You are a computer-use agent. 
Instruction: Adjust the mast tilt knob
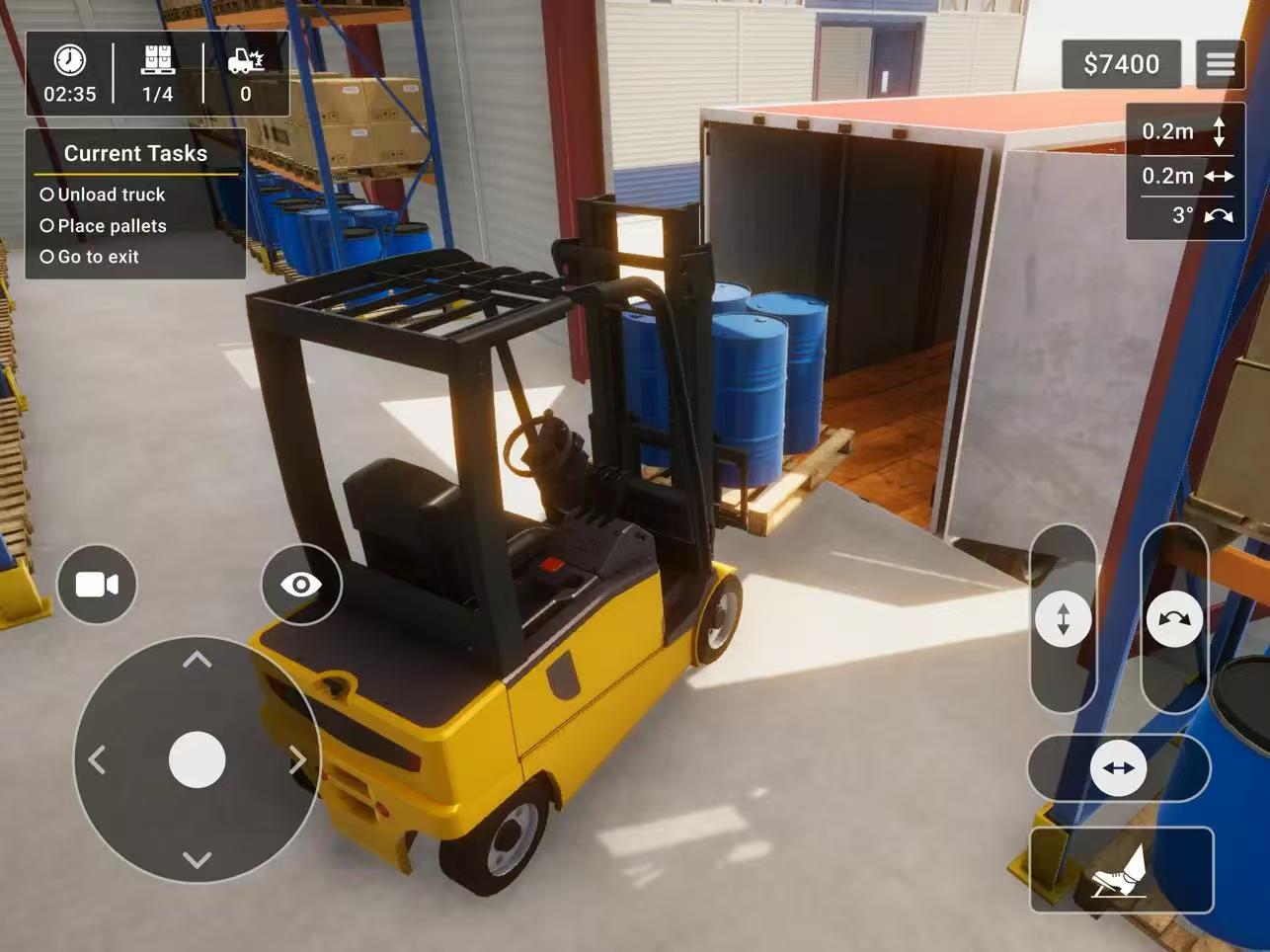[1174, 619]
